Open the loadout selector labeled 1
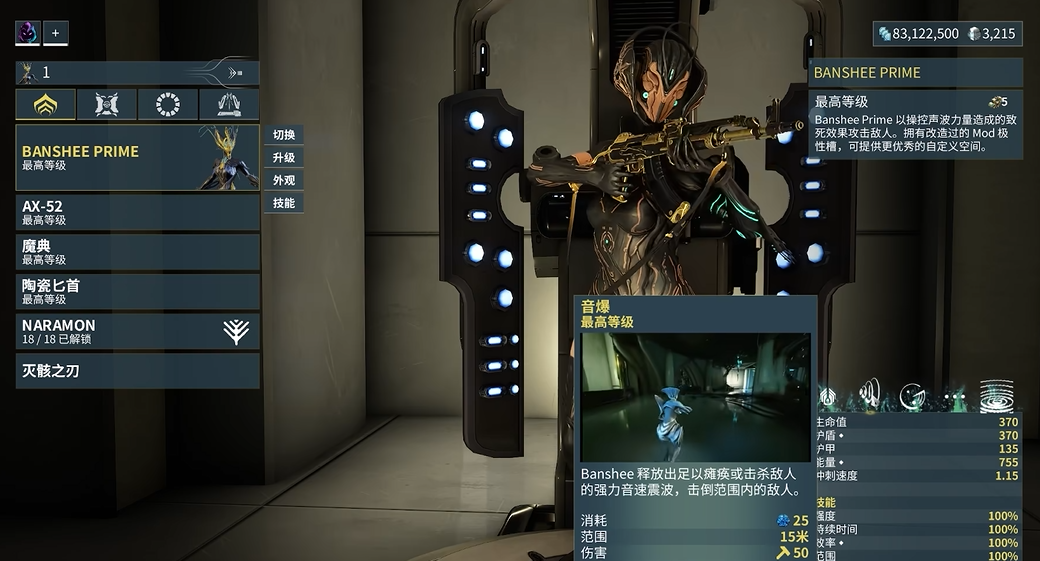This screenshot has height=561, width=1040. point(137,72)
